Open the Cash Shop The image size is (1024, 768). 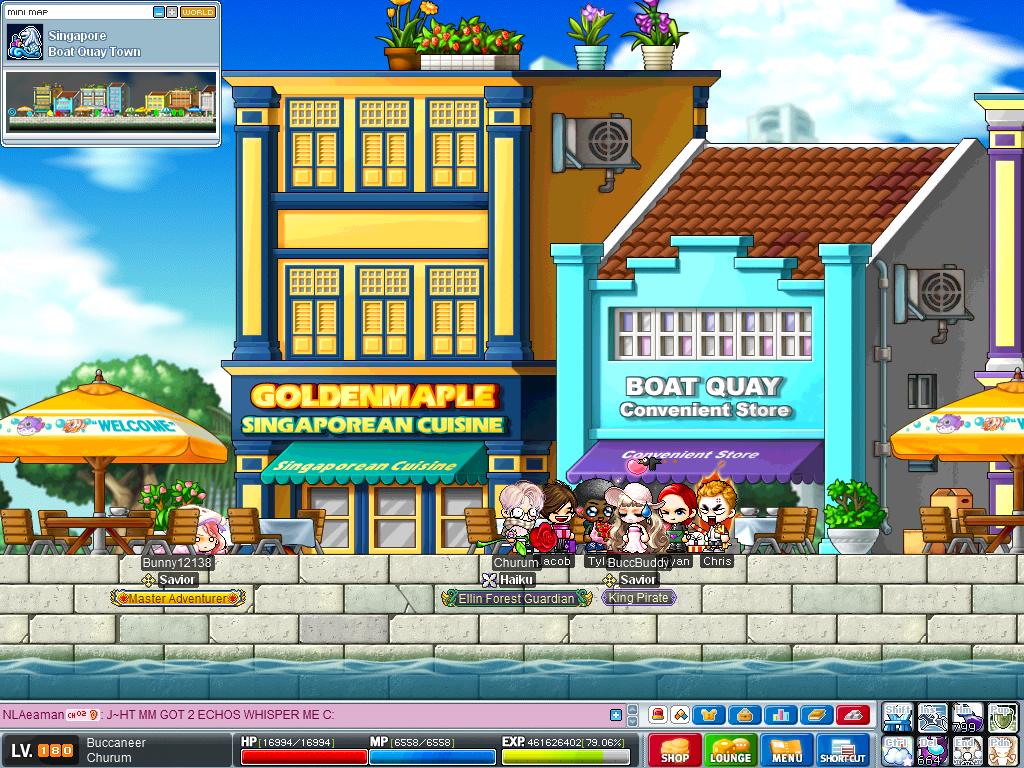point(675,750)
